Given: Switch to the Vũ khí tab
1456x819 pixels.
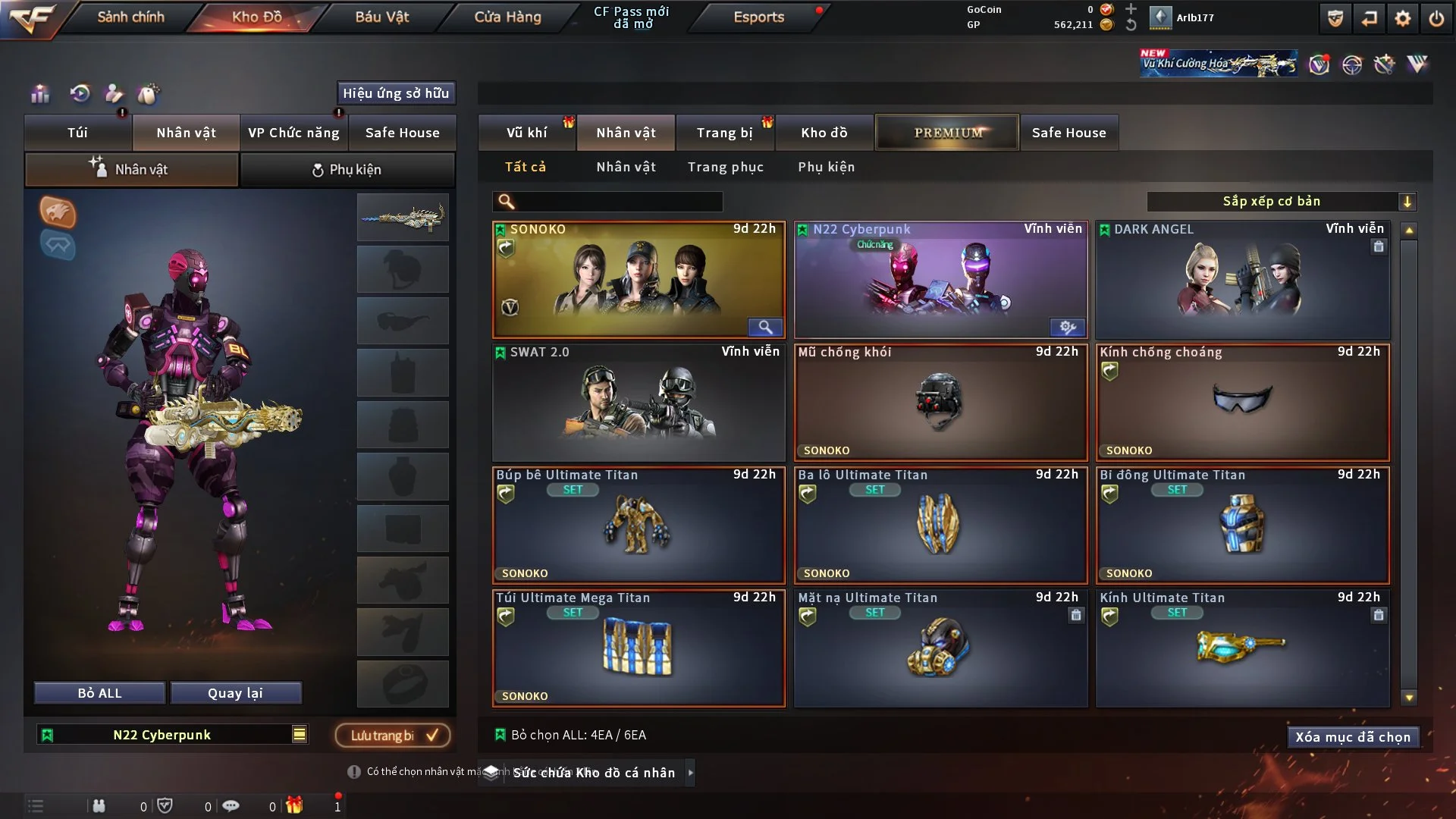Looking at the screenshot, I should pos(526,133).
